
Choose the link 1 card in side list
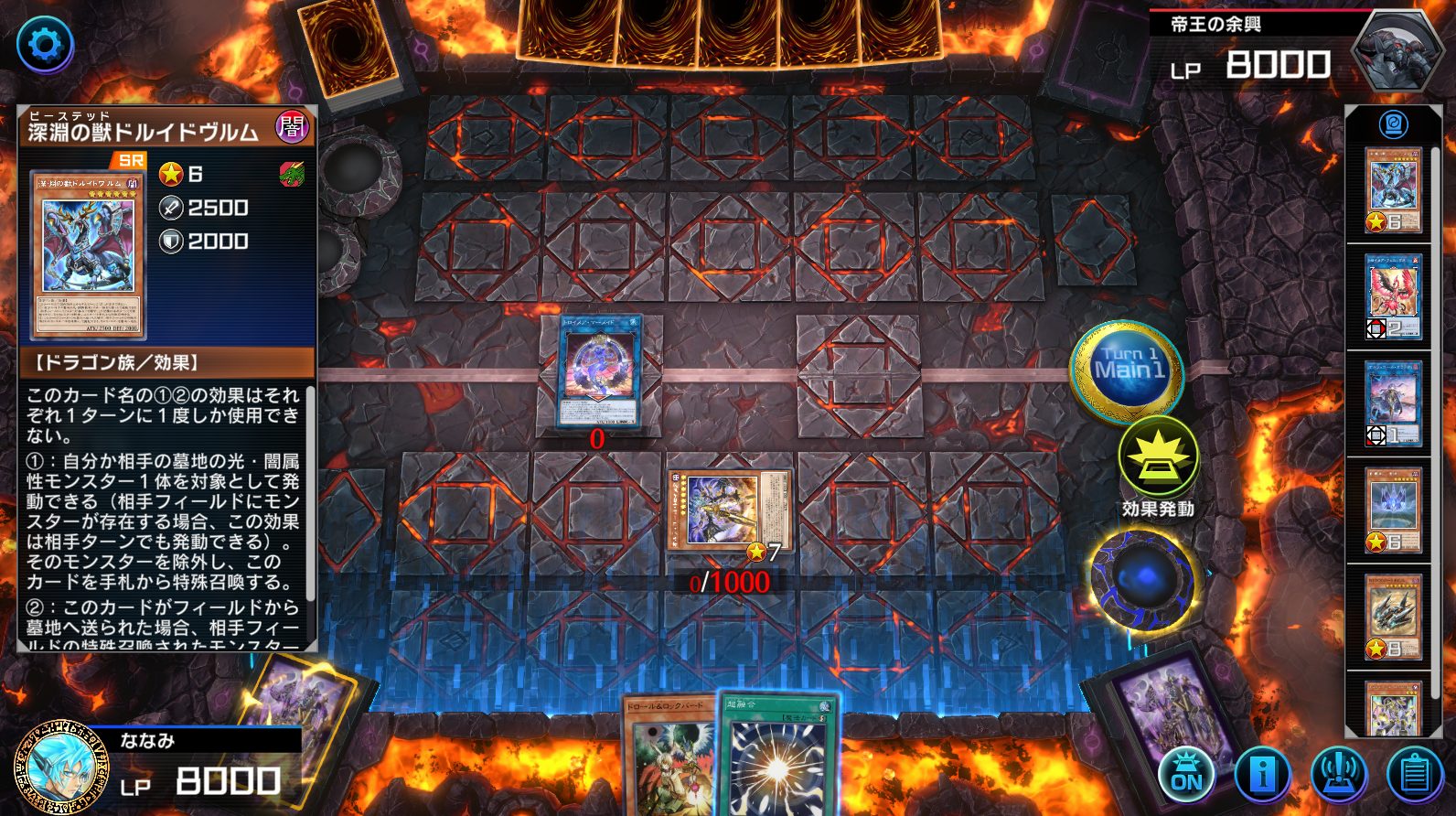coord(1393,403)
